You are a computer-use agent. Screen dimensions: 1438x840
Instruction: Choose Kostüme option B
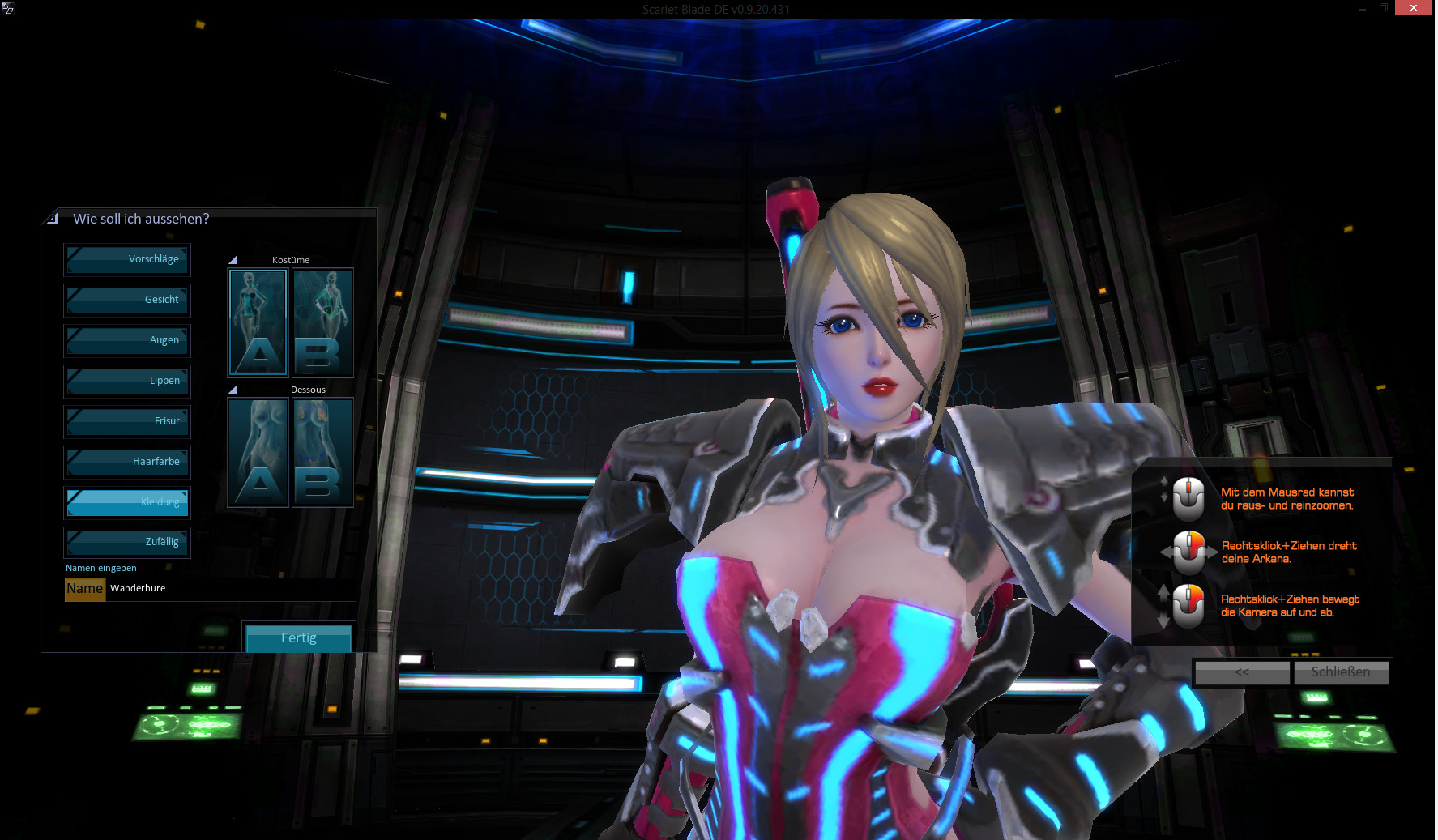point(322,323)
